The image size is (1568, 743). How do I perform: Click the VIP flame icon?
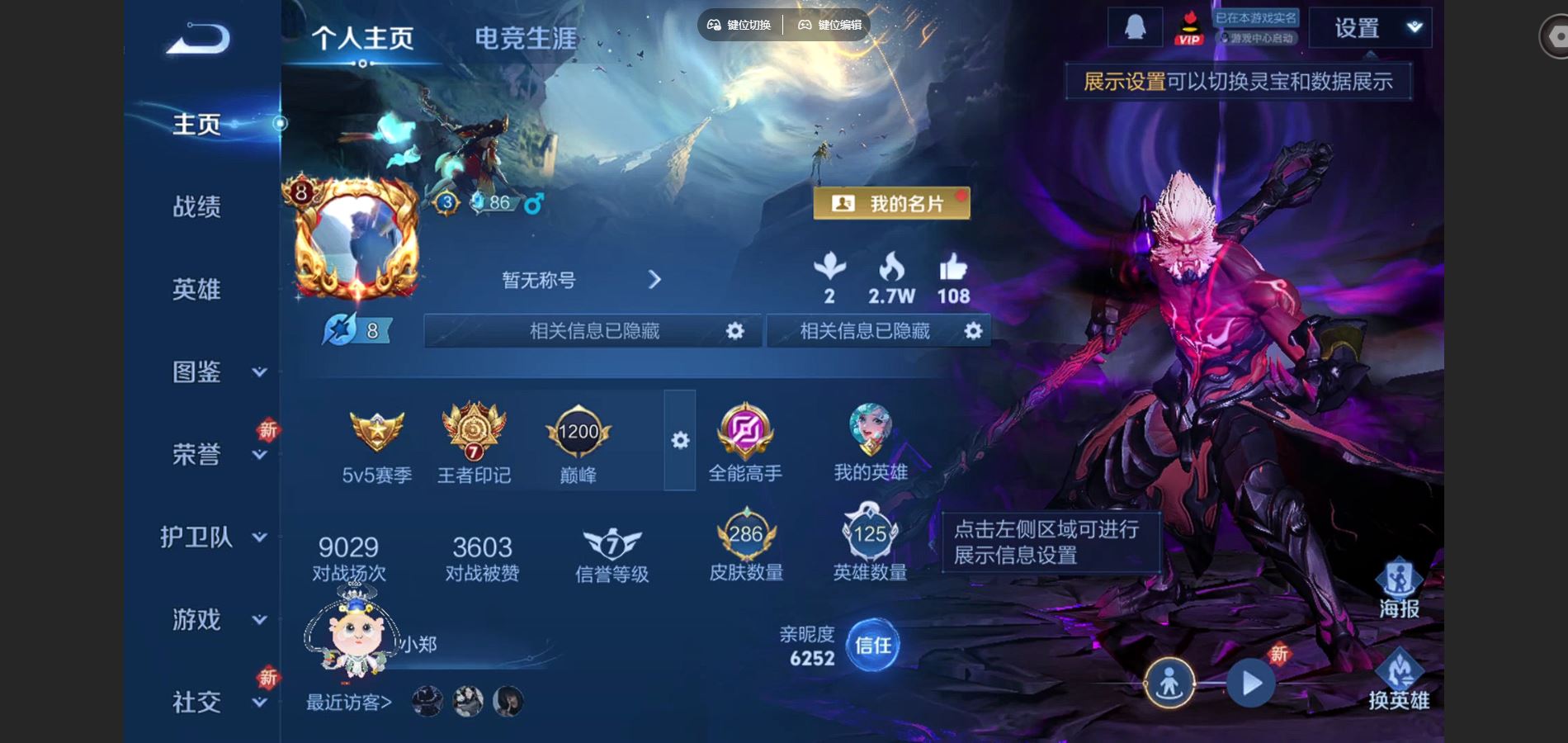pyautogui.click(x=1189, y=26)
